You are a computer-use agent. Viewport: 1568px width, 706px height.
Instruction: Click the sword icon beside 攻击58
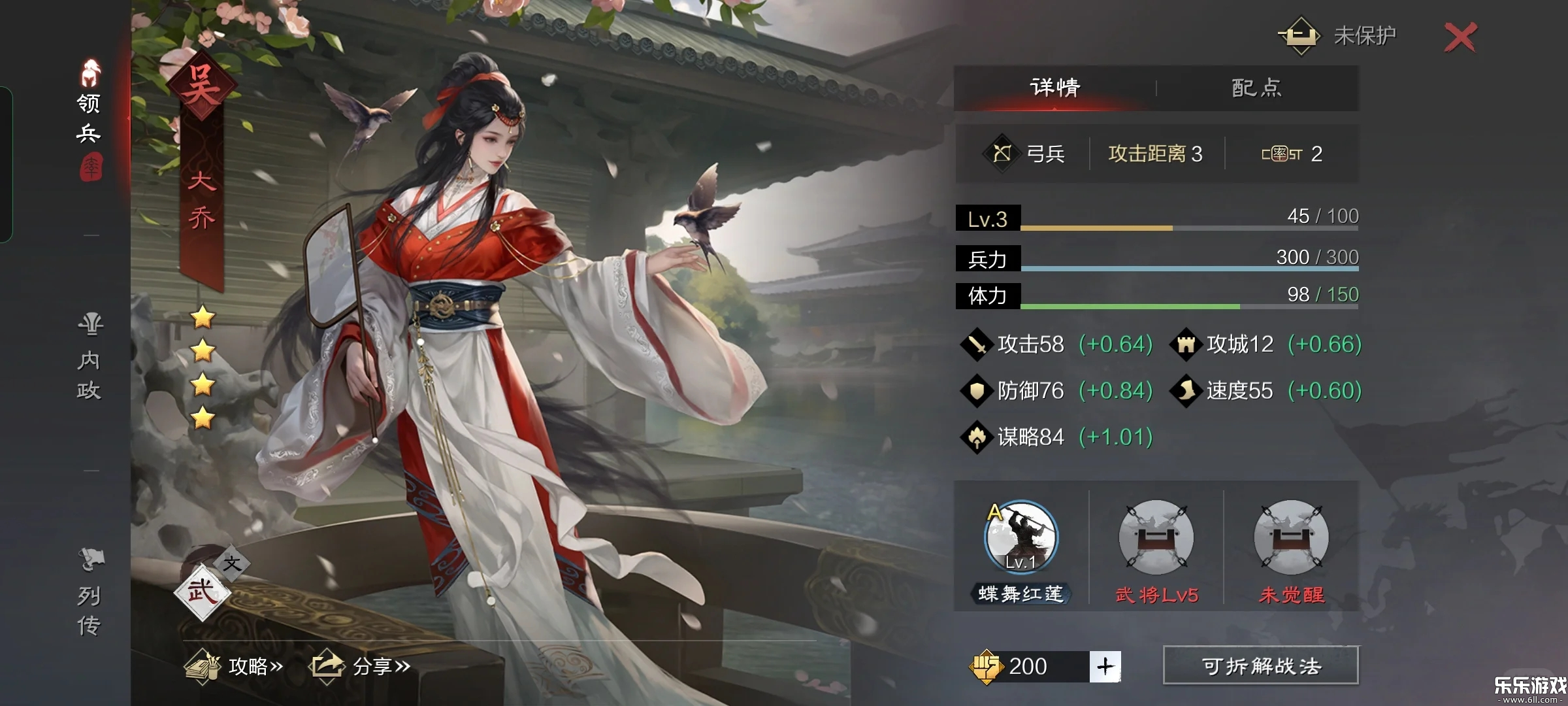pos(978,343)
